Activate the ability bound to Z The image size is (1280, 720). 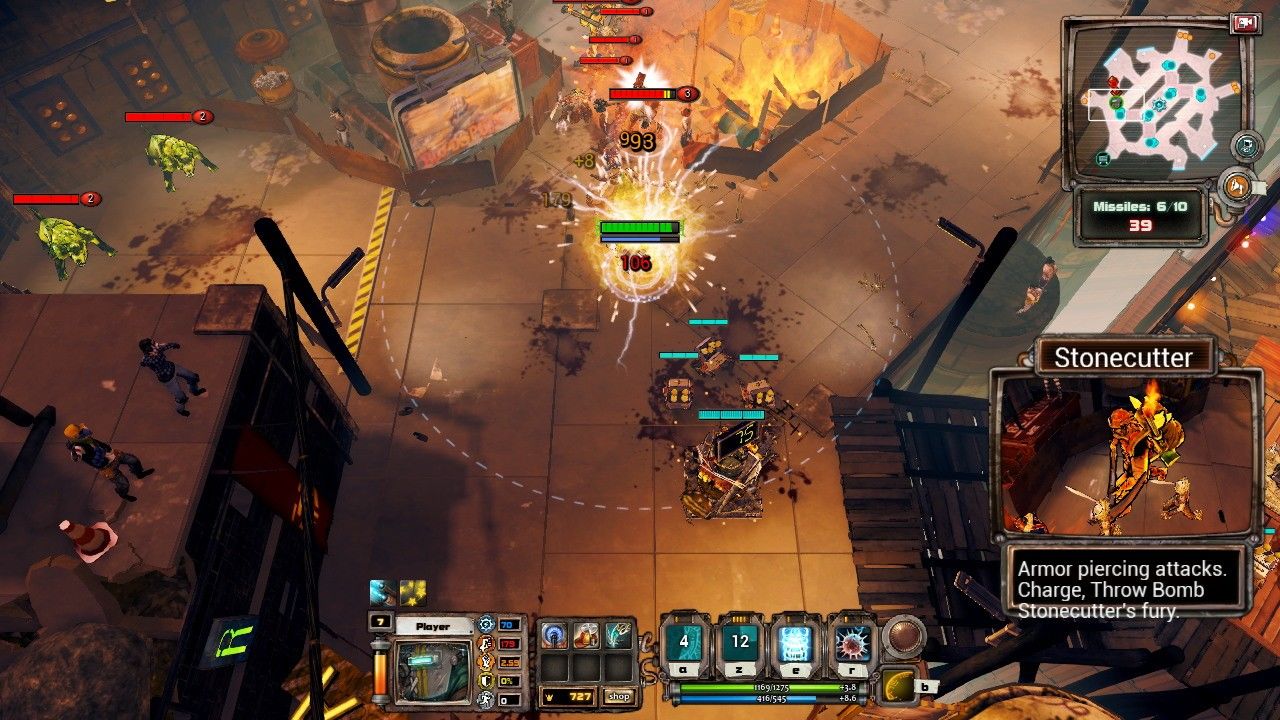click(740, 642)
